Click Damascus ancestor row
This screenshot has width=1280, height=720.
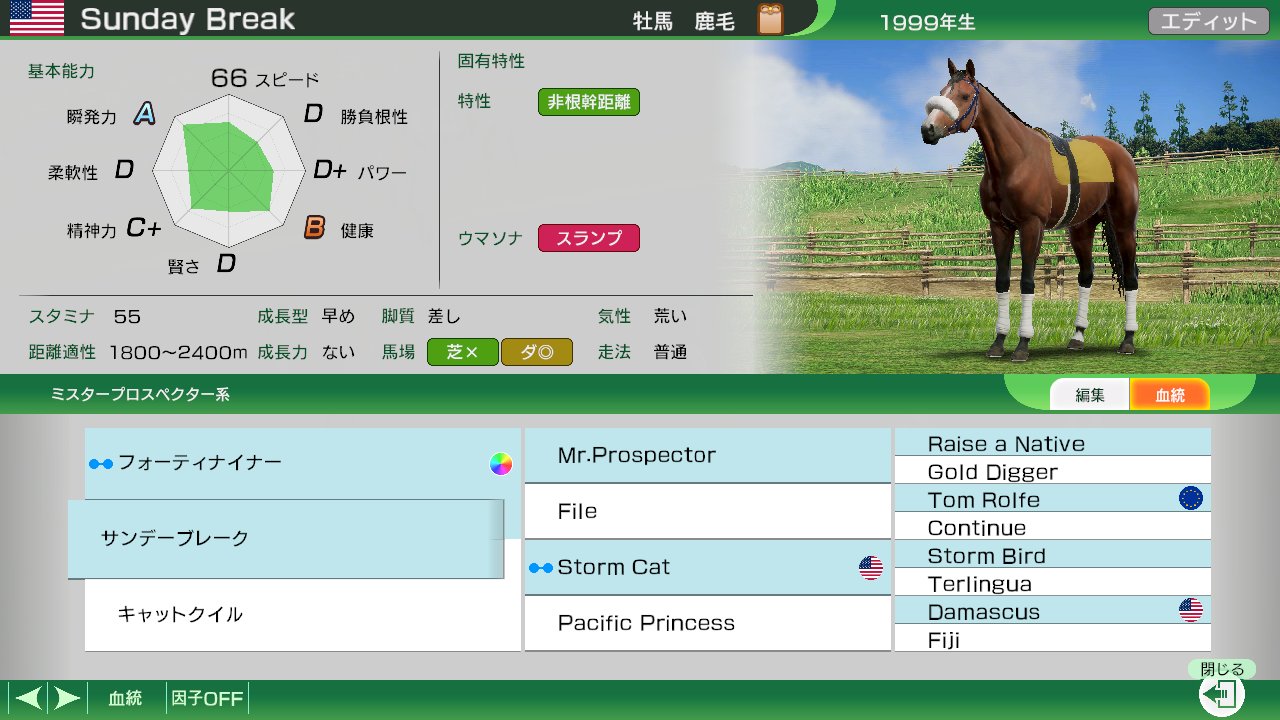point(1052,612)
